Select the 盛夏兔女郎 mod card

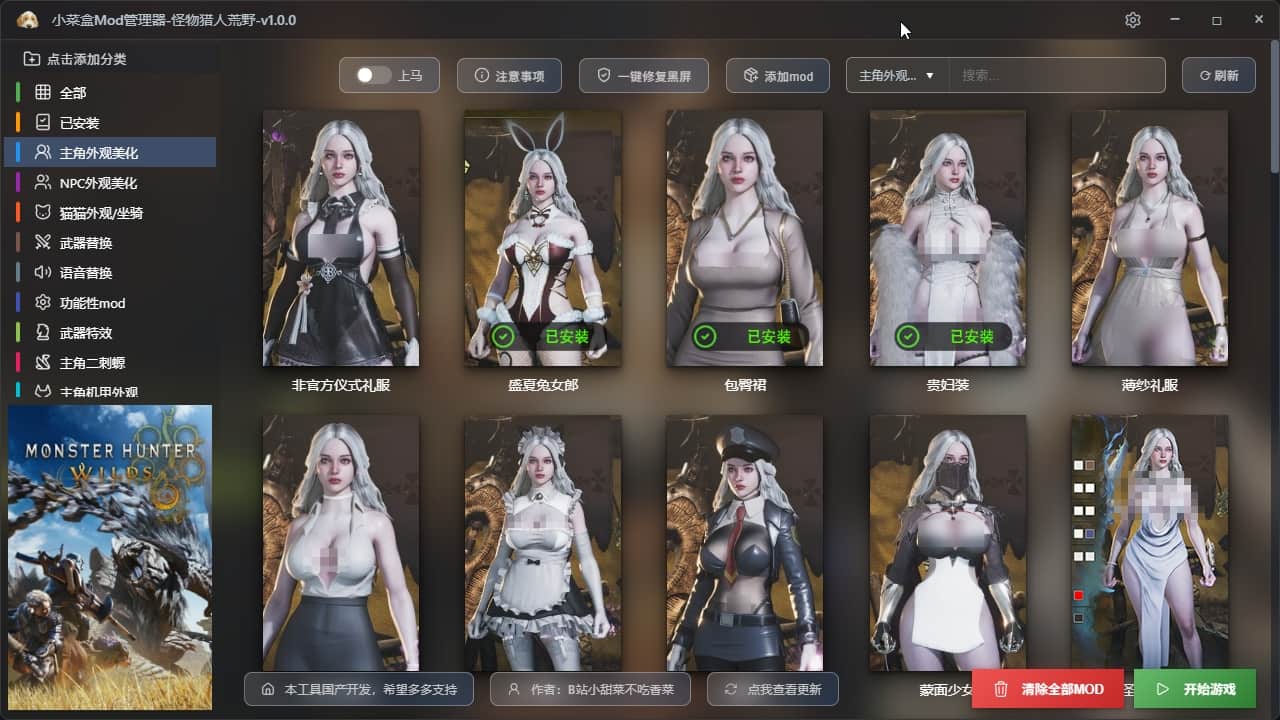pos(543,238)
